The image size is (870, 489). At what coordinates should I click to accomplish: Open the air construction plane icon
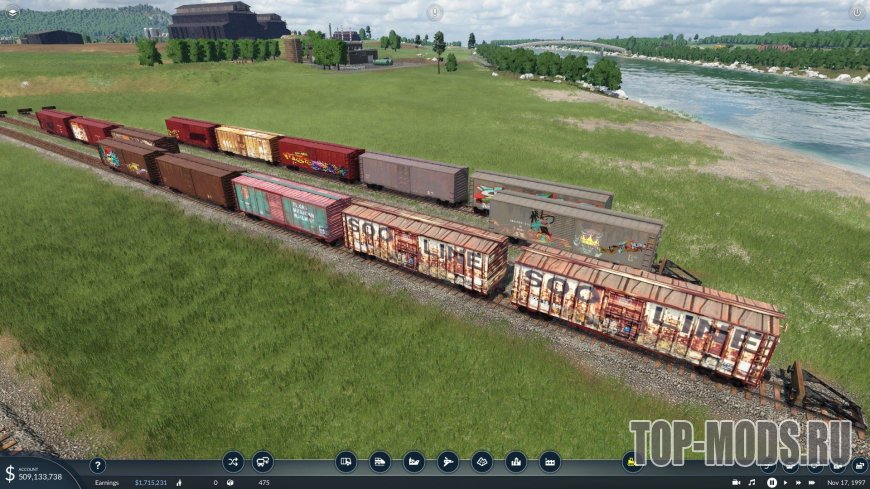(448, 462)
